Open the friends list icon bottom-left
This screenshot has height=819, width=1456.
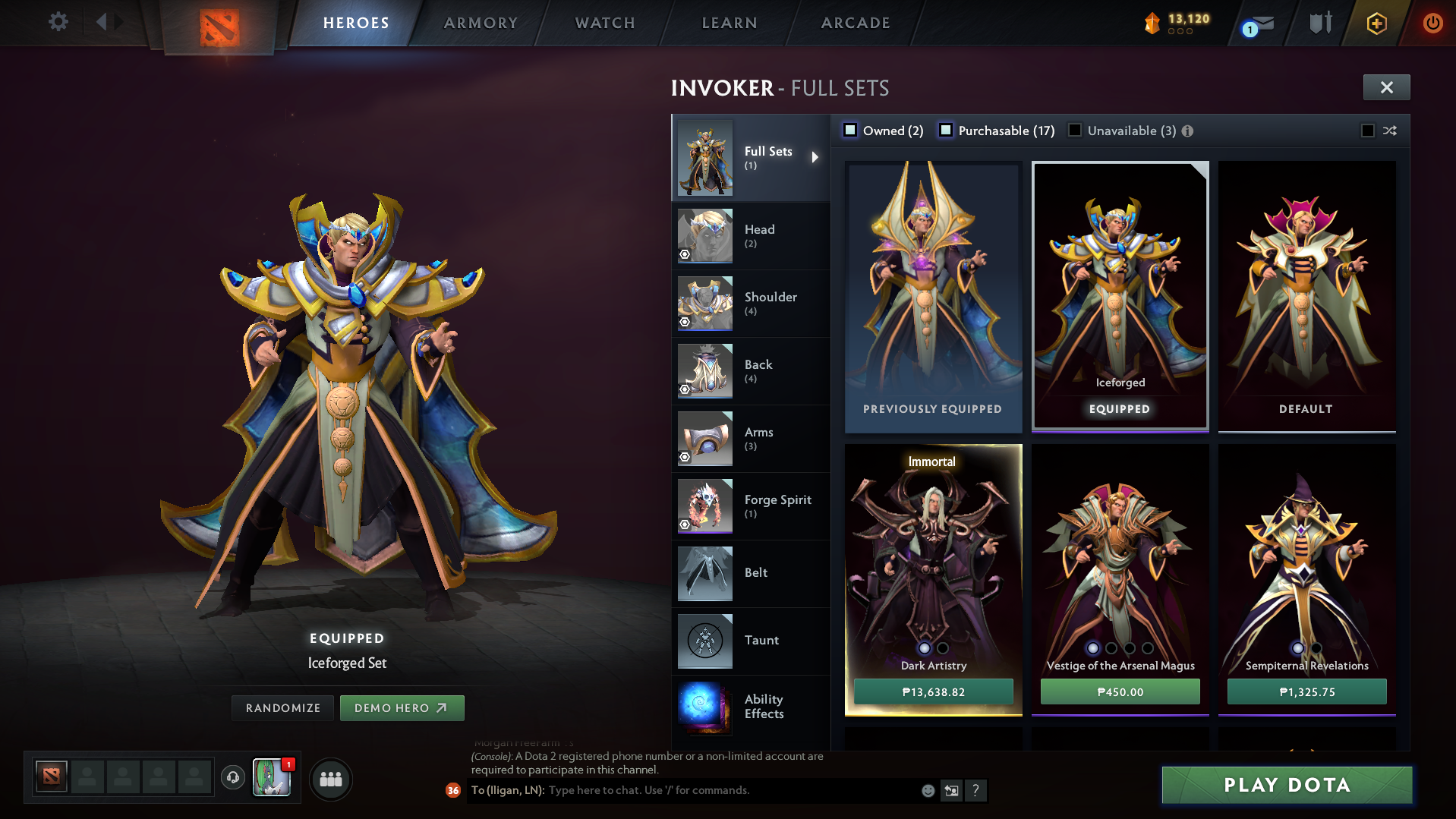(330, 779)
